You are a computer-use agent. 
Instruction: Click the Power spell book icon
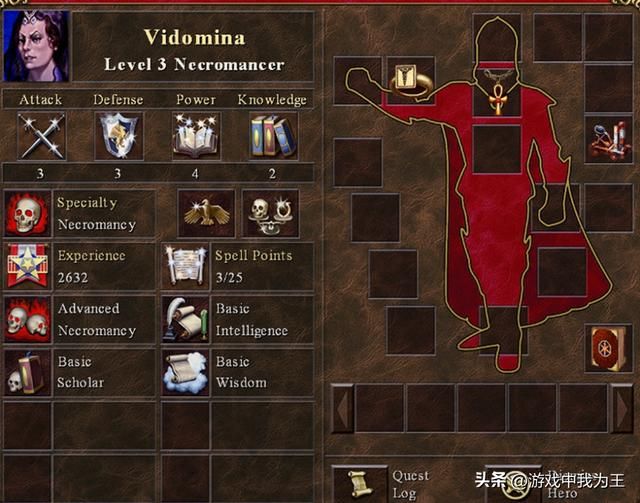[x=196, y=135]
